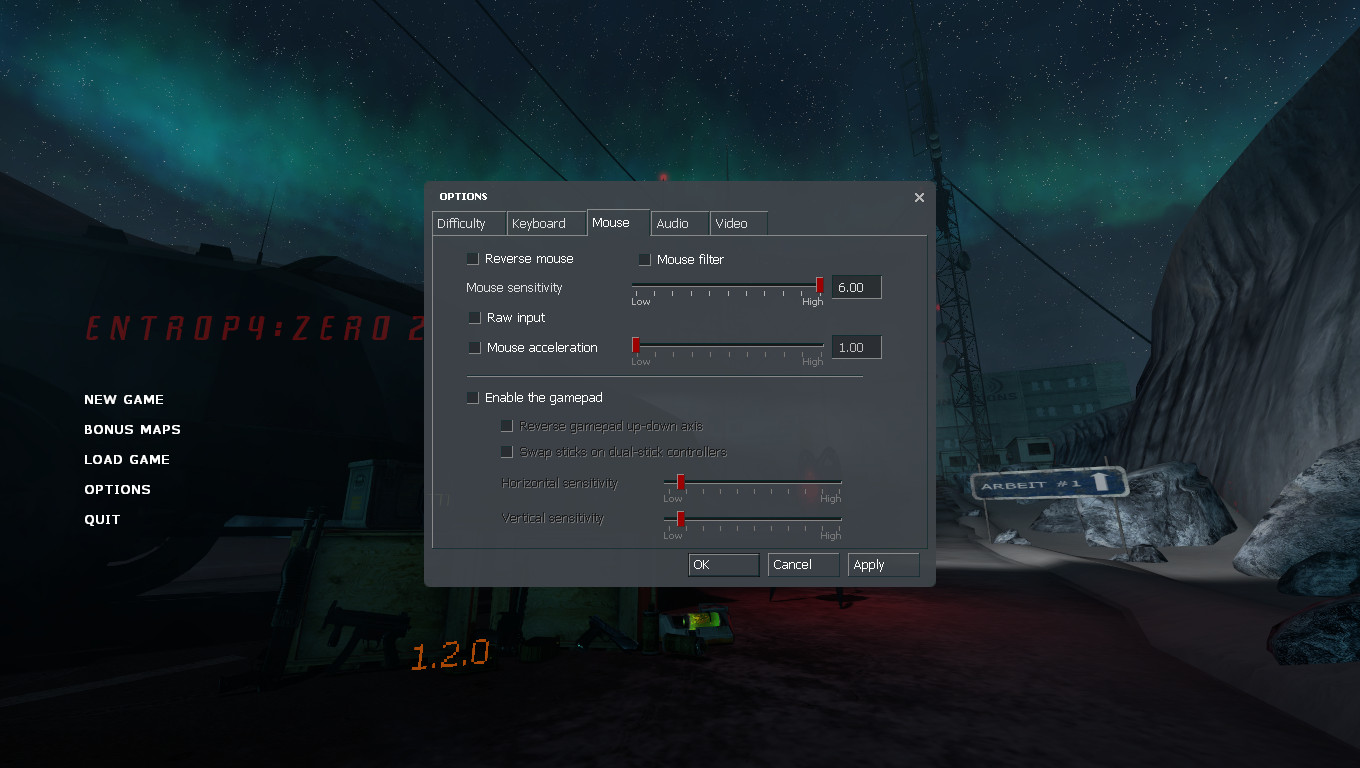
Task: Switch to the Audio tab
Action: 679,223
